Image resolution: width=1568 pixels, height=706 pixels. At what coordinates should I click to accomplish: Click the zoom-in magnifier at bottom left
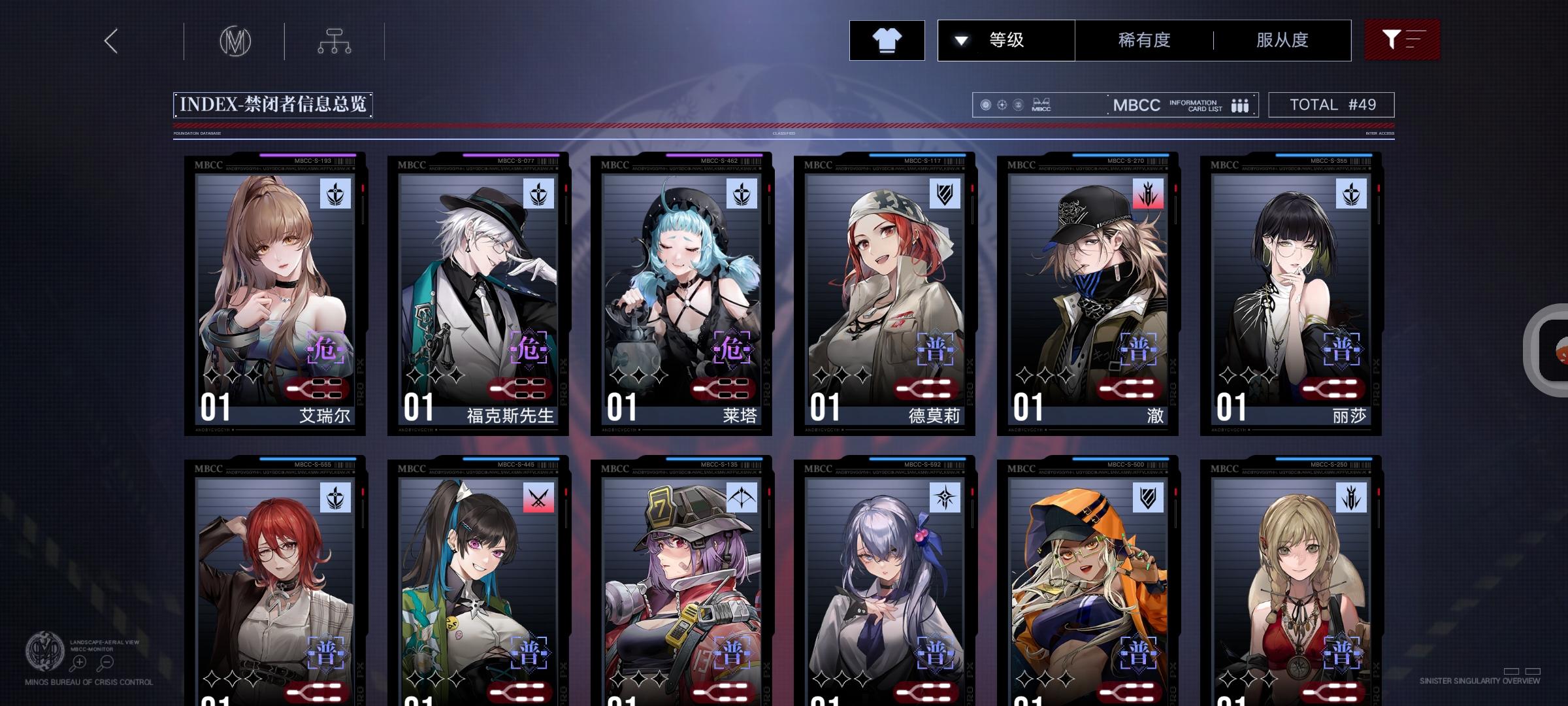(78, 661)
